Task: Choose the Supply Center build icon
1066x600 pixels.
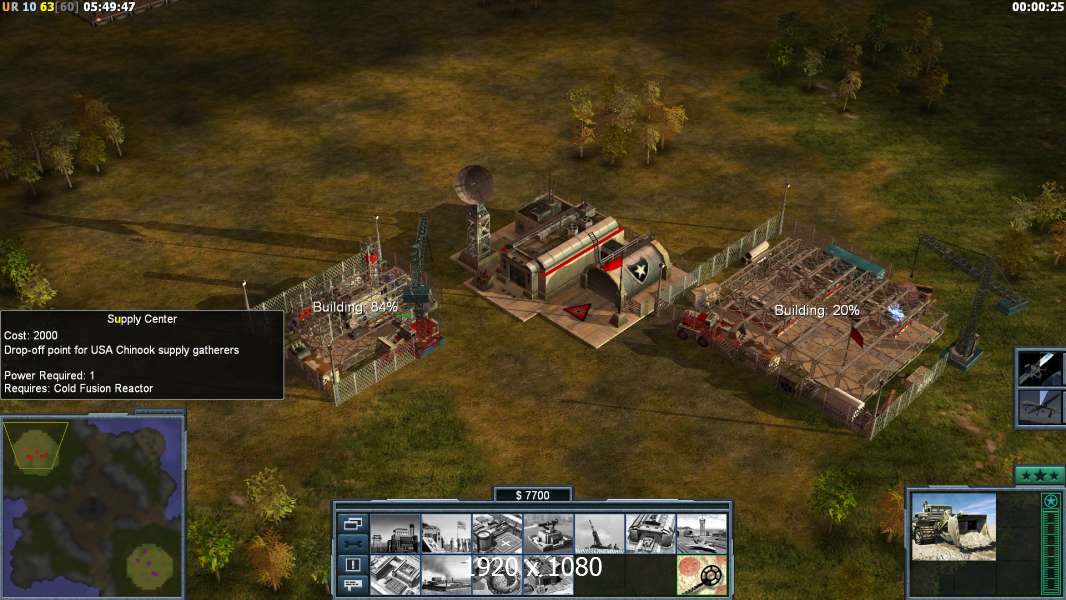Action: click(497, 533)
